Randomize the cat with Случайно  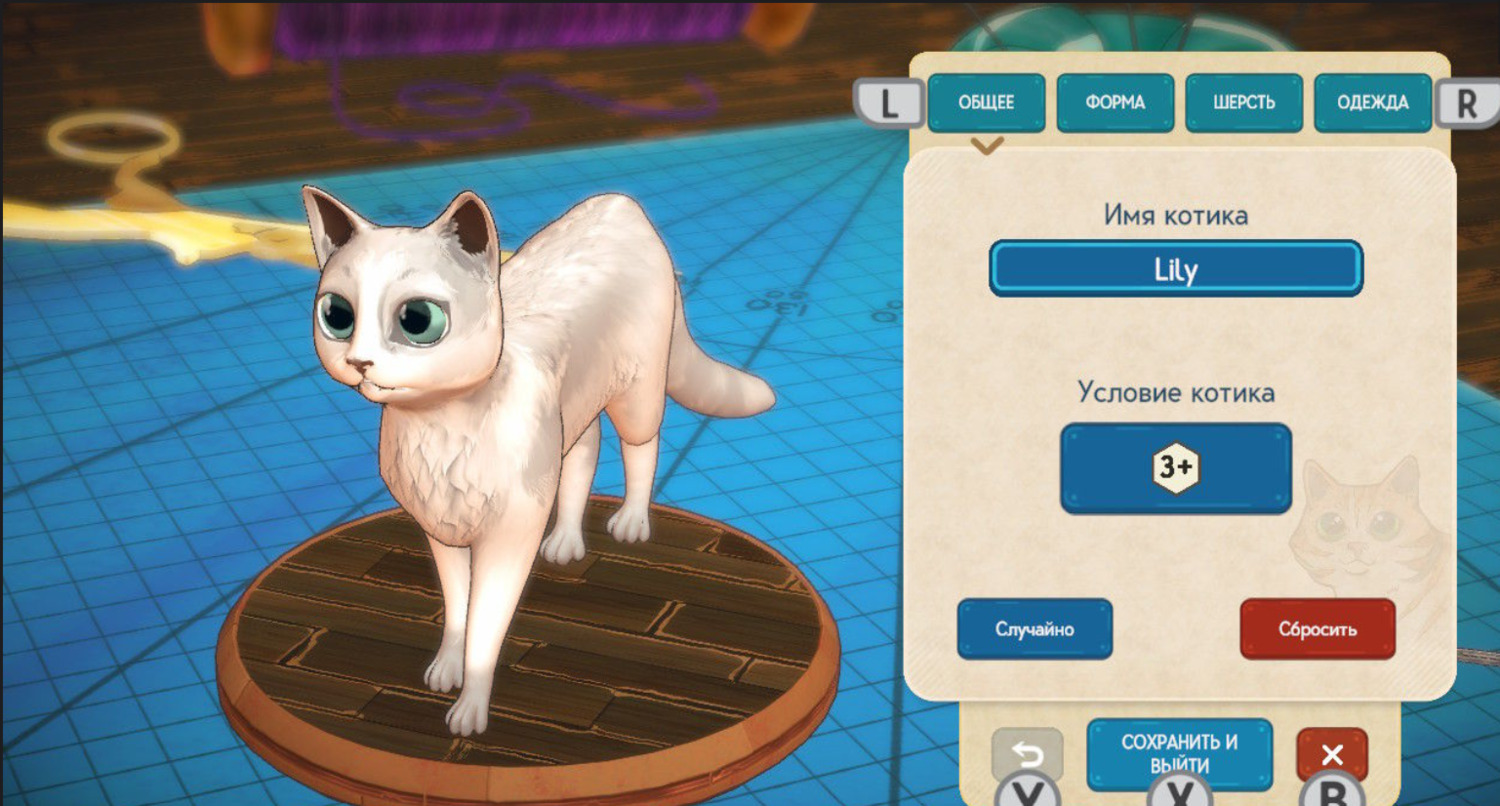tap(1034, 629)
